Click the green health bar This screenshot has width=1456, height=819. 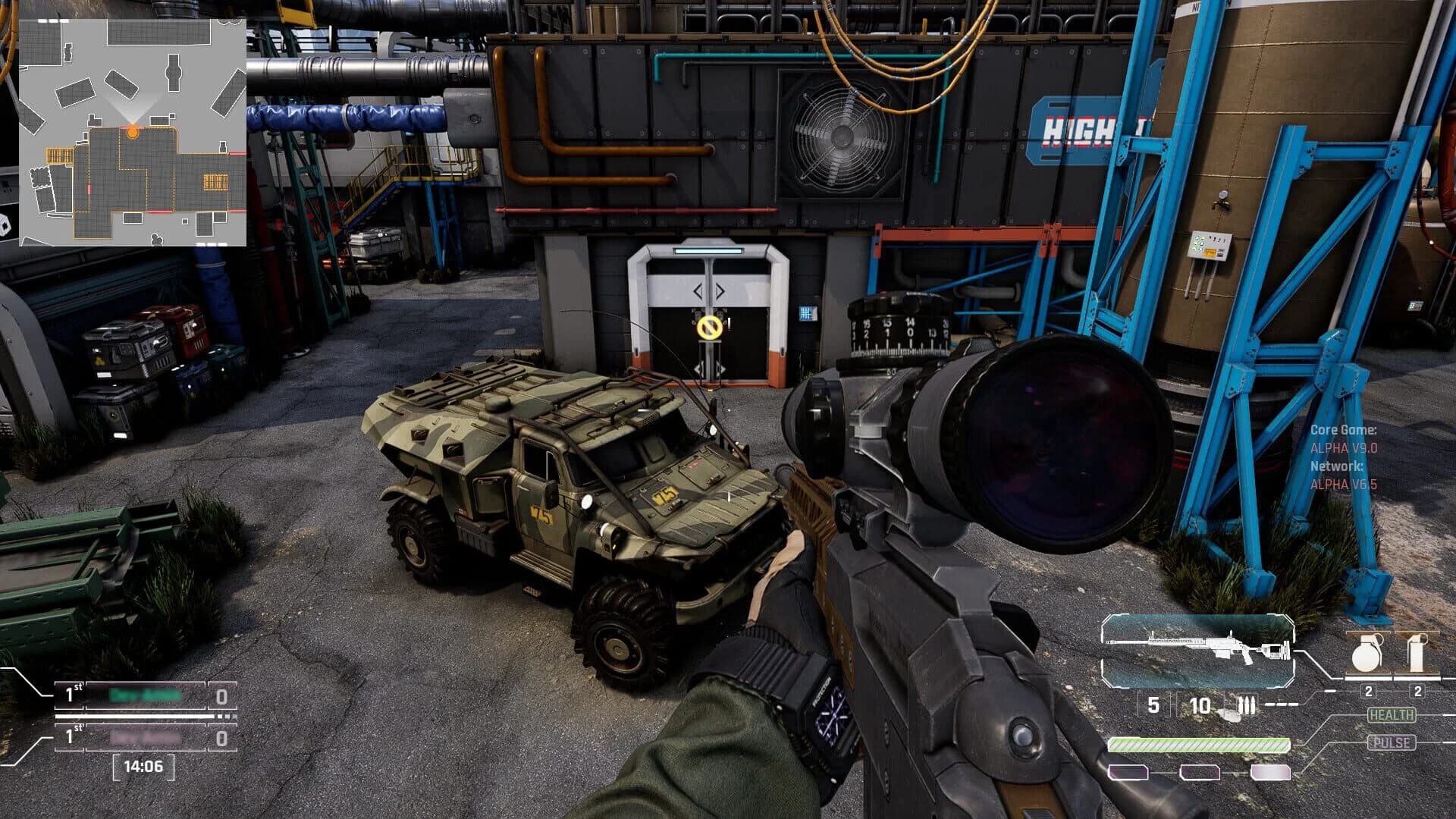[1198, 745]
